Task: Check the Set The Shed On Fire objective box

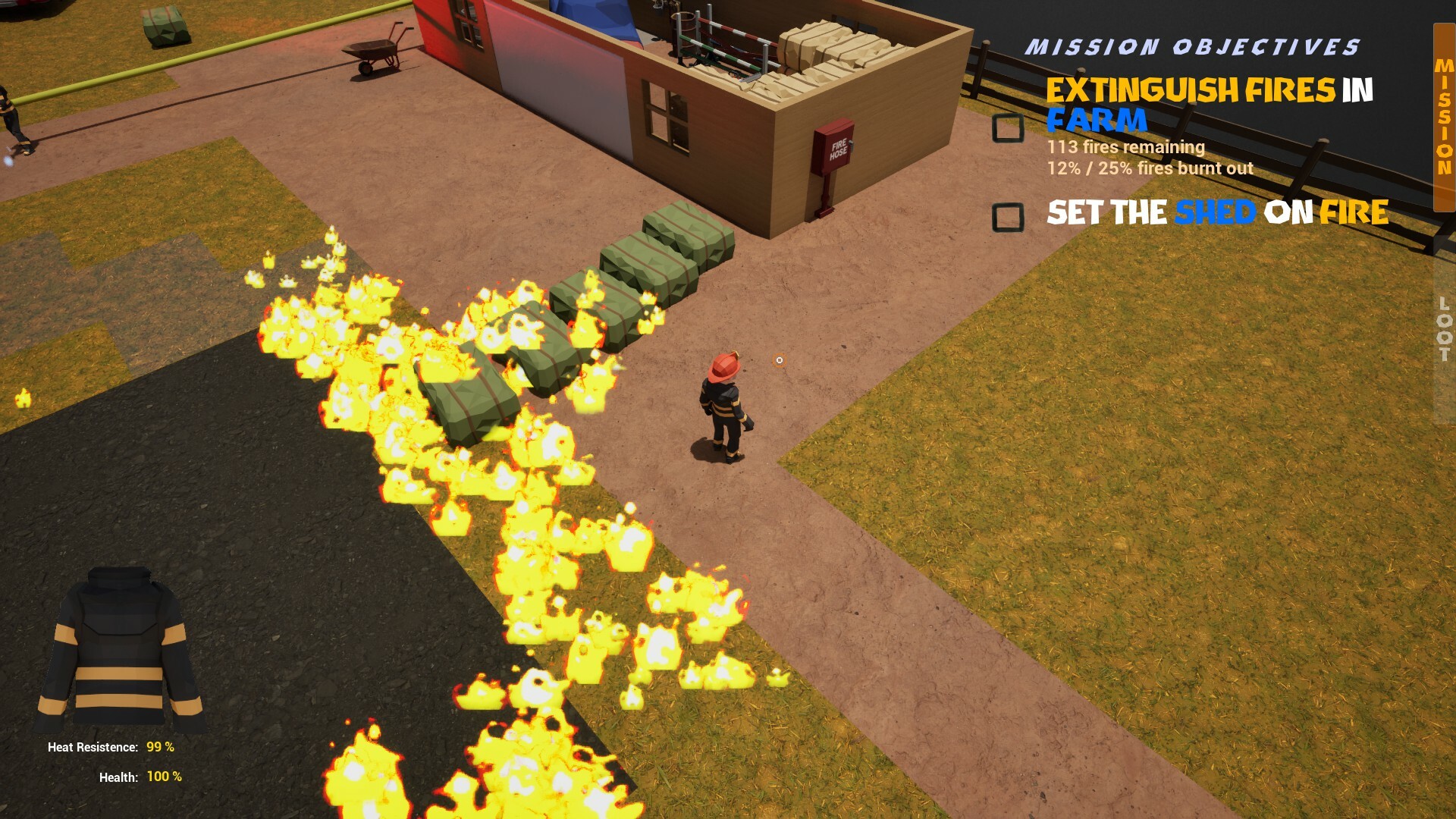Action: (x=1009, y=218)
